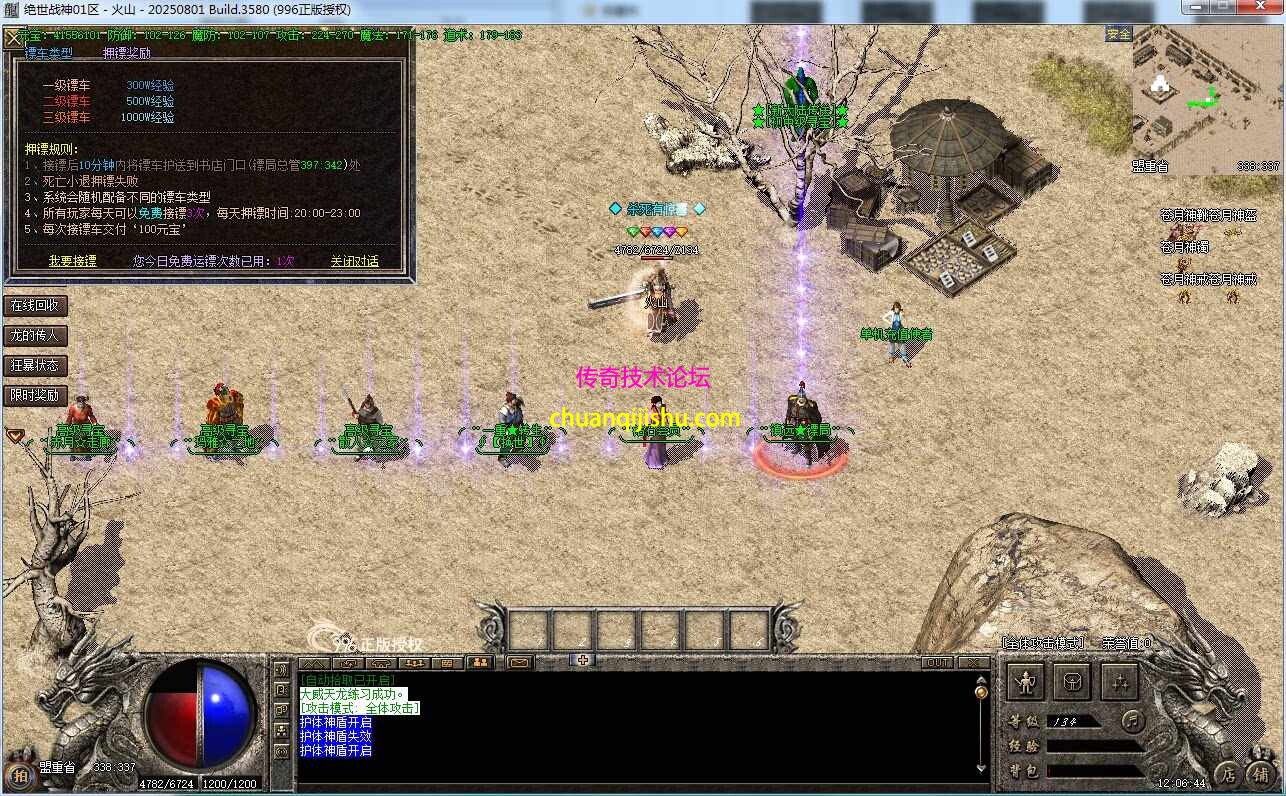This screenshot has width=1286, height=796.
Task: Activate the 狂暴状态 berserk button
Action: [35, 365]
